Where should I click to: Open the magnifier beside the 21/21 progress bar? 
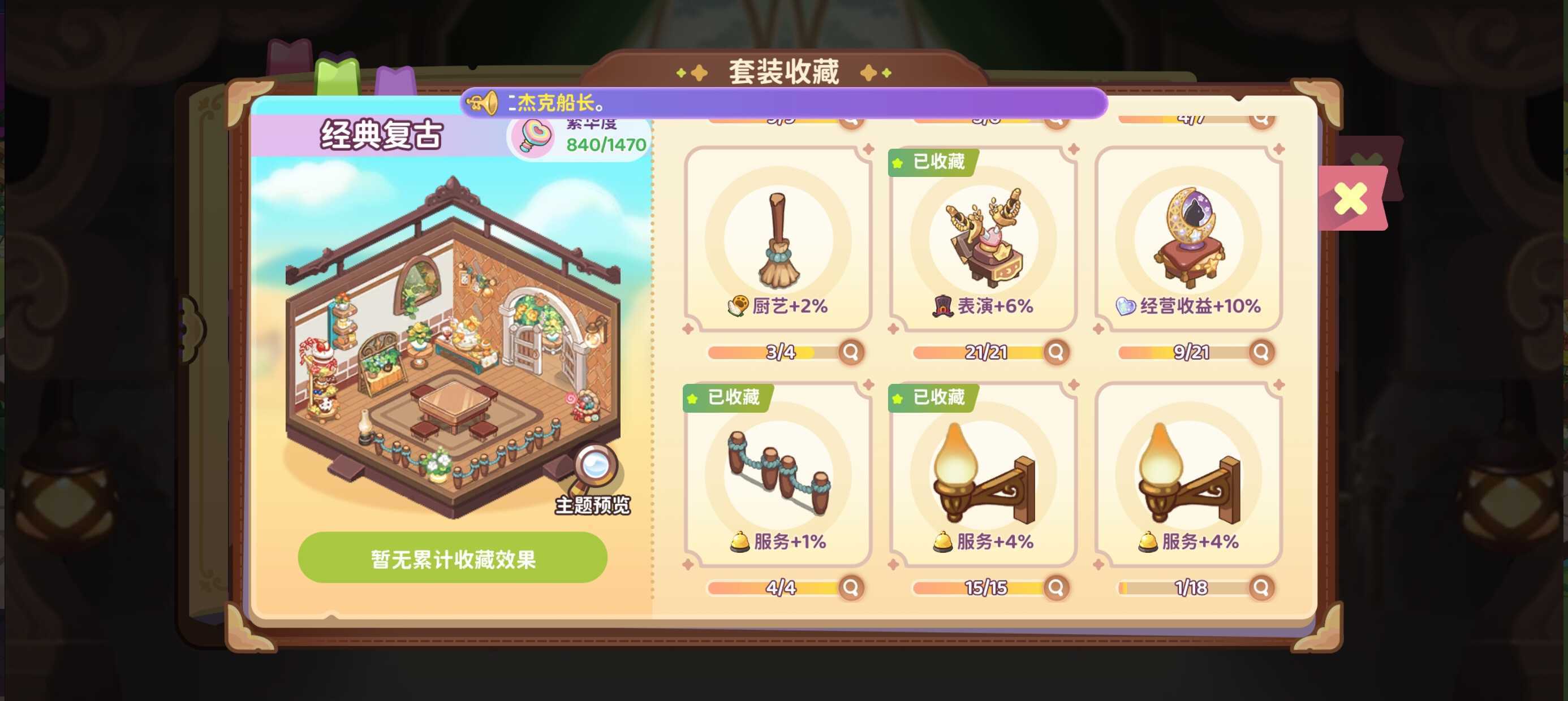[1058, 352]
